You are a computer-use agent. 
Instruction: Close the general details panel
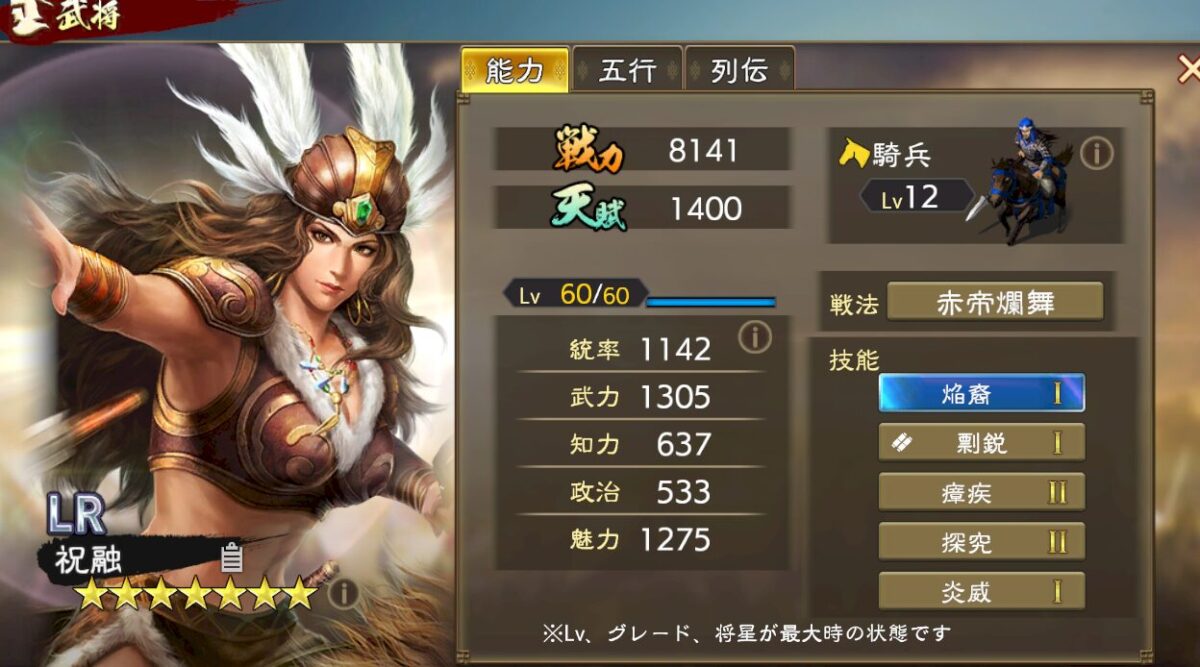[1188, 70]
